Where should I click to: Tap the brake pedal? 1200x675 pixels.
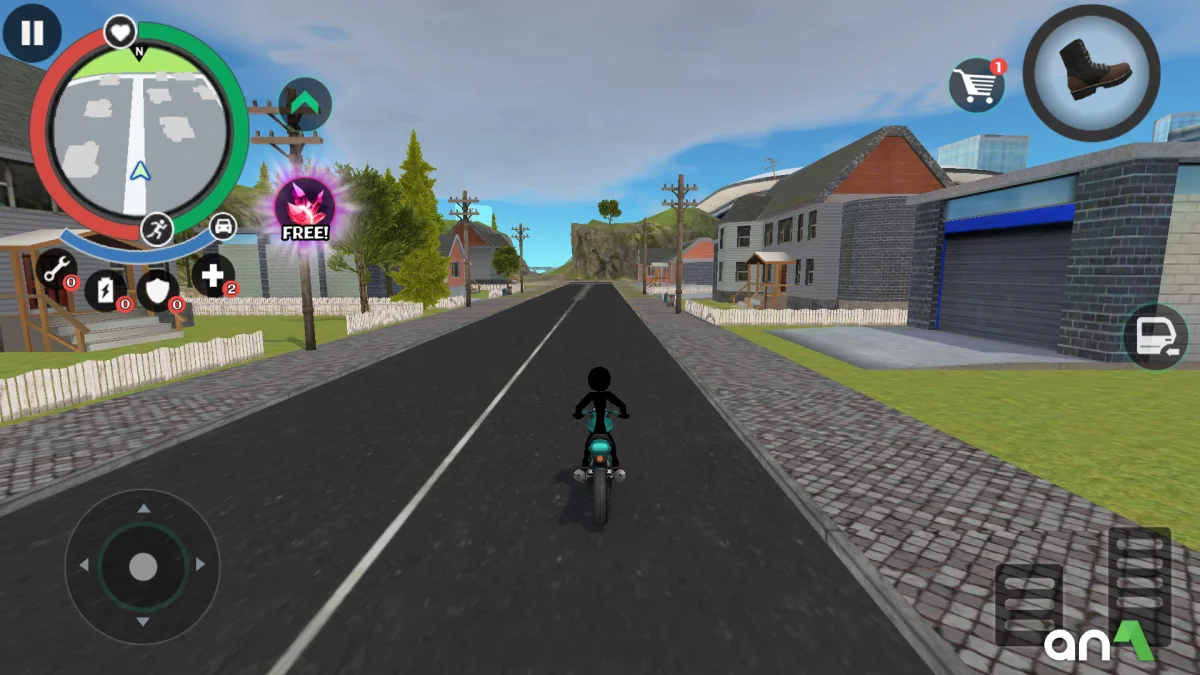(1028, 604)
